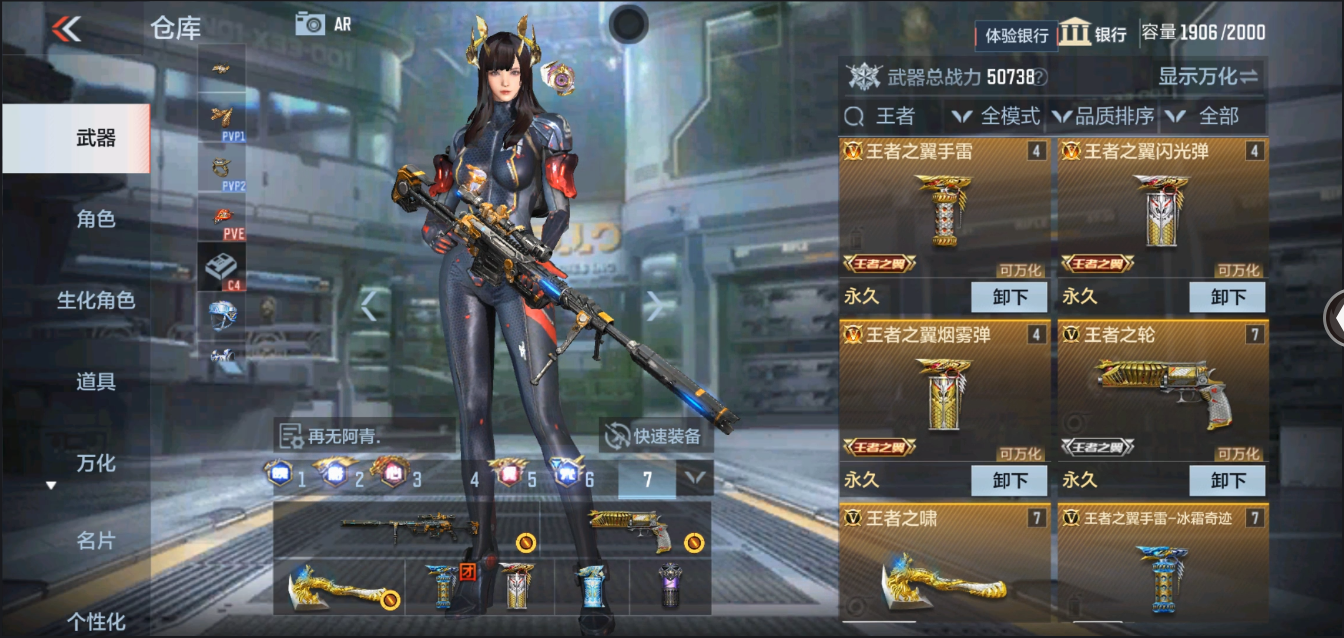
Task: Activate the AR camera button
Action: (322, 24)
